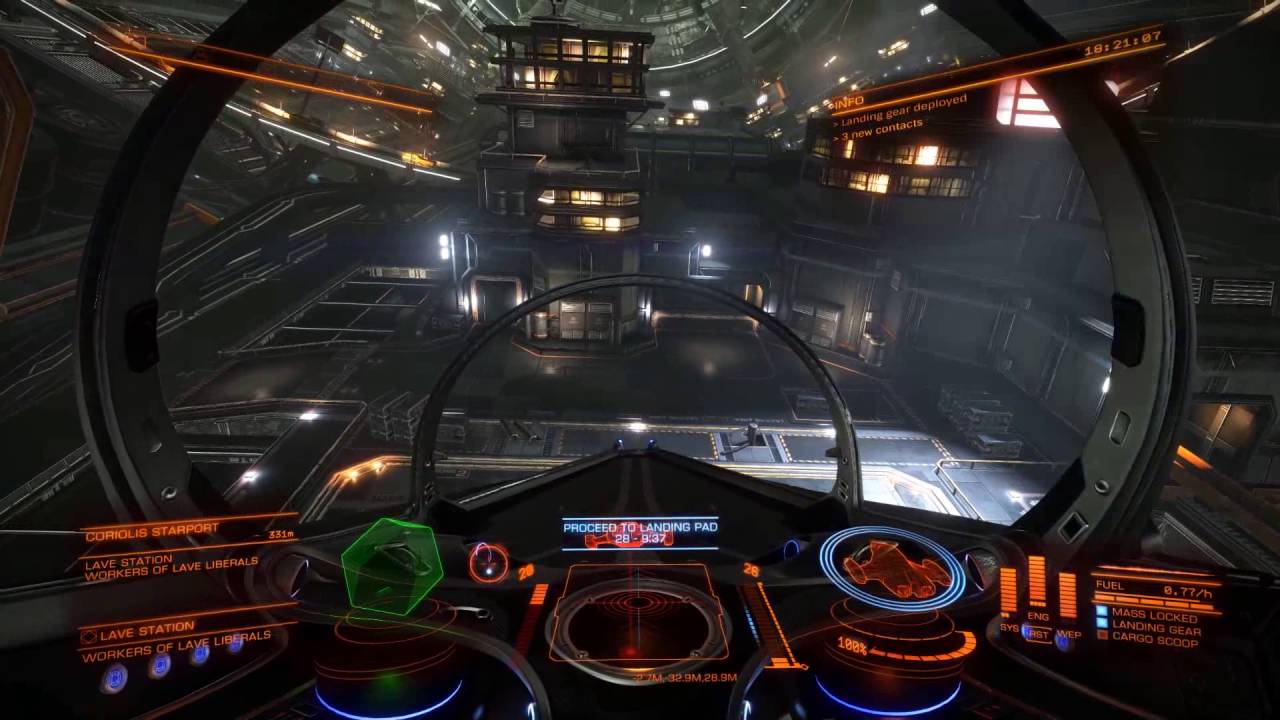Open the Proceed to Landing Pad notice
Screen dimensions: 1280x720
(640, 533)
